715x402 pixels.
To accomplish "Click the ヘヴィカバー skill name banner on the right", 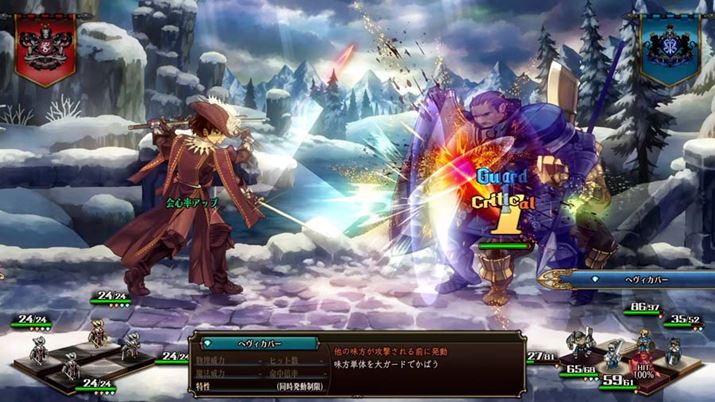I will [x=628, y=279].
